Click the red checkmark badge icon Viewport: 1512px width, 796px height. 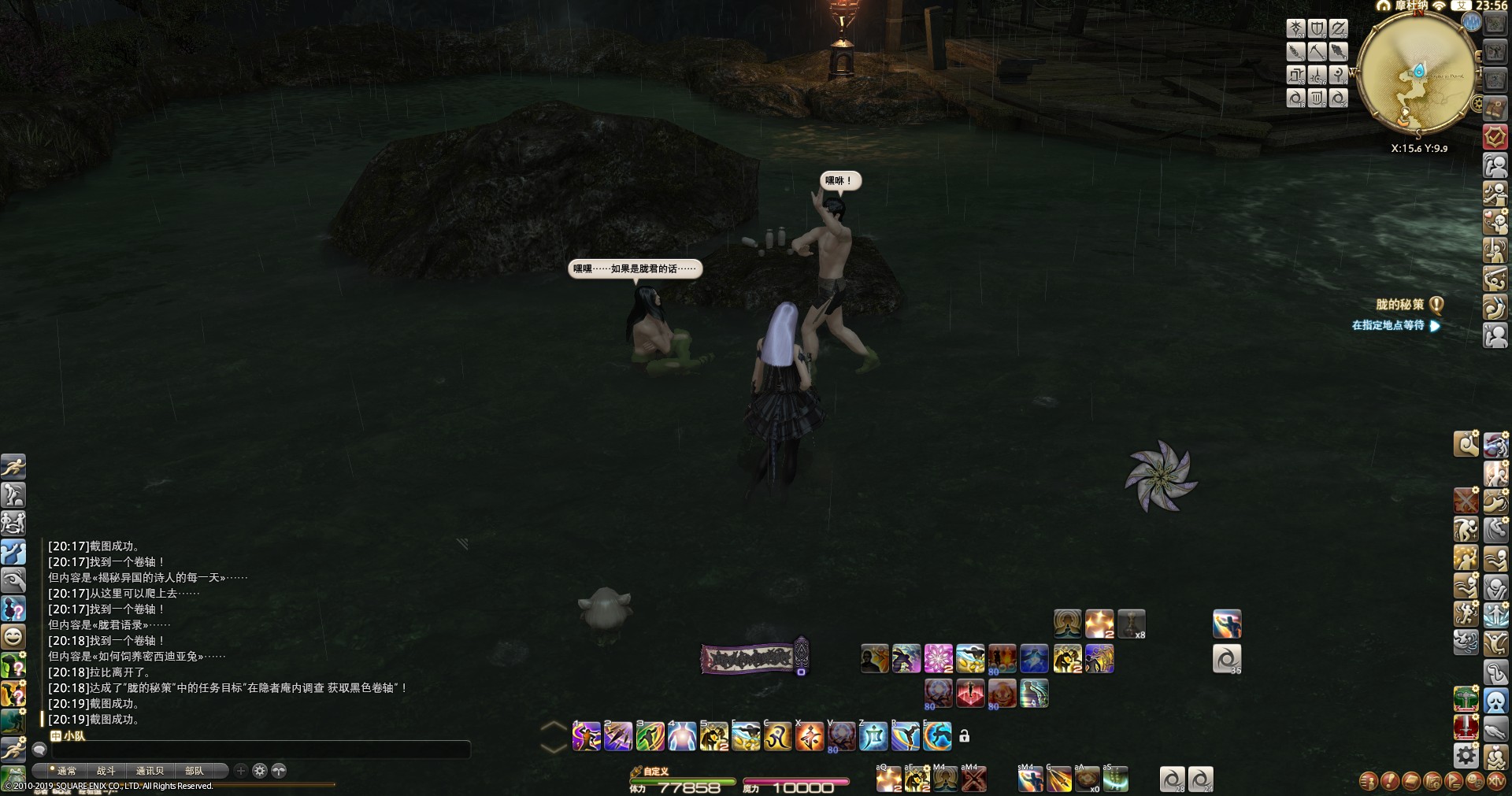pyautogui.click(x=1495, y=137)
